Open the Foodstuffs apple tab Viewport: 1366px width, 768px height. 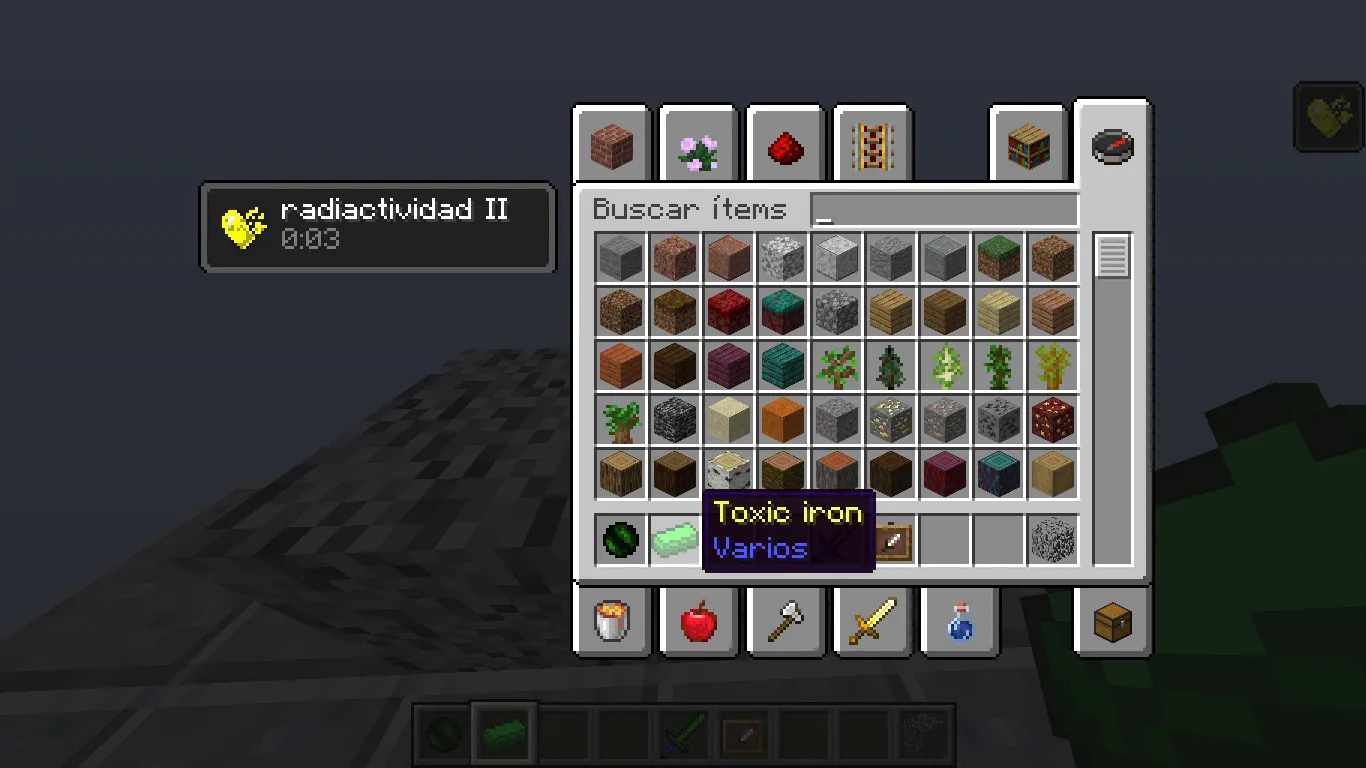(x=698, y=621)
